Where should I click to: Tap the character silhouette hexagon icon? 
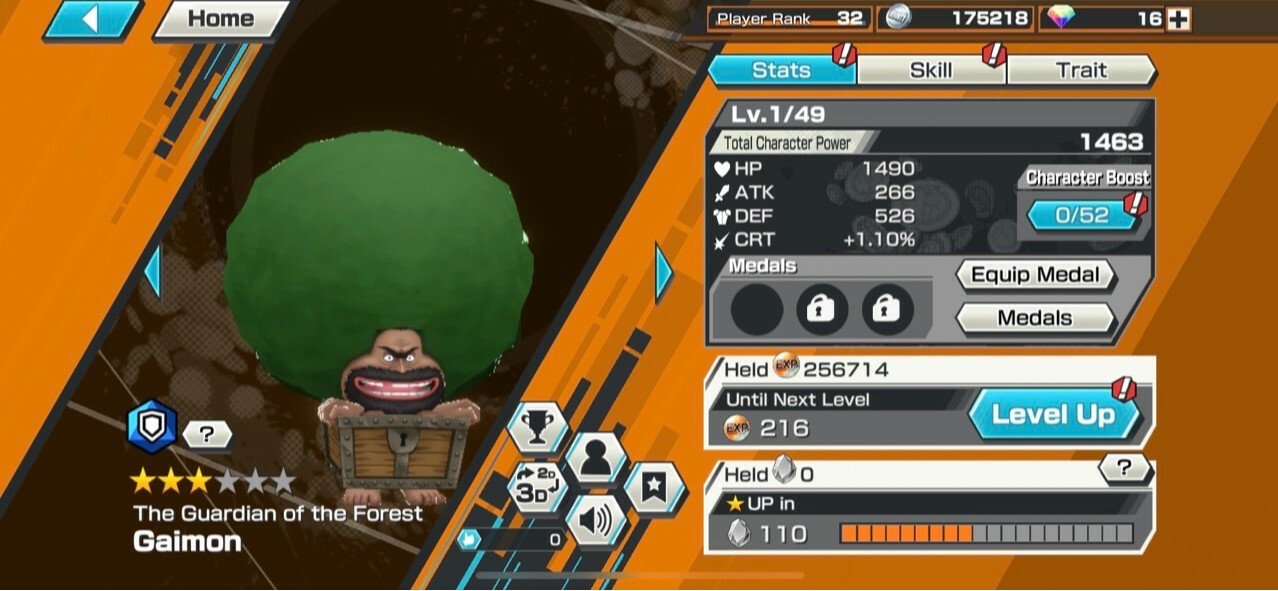(x=595, y=459)
